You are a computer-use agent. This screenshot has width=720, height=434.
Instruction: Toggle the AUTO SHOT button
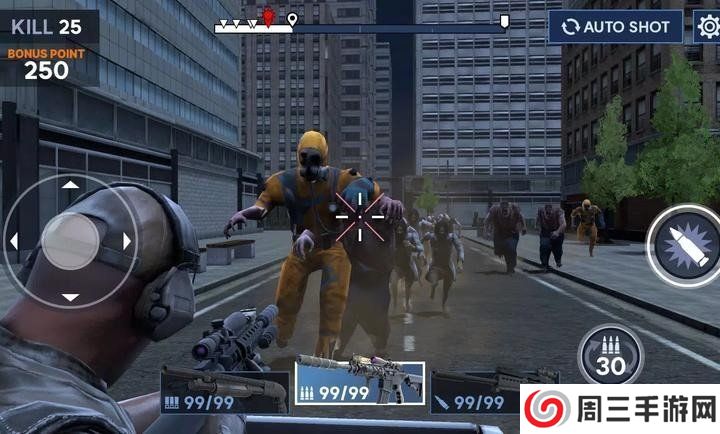pyautogui.click(x=615, y=27)
